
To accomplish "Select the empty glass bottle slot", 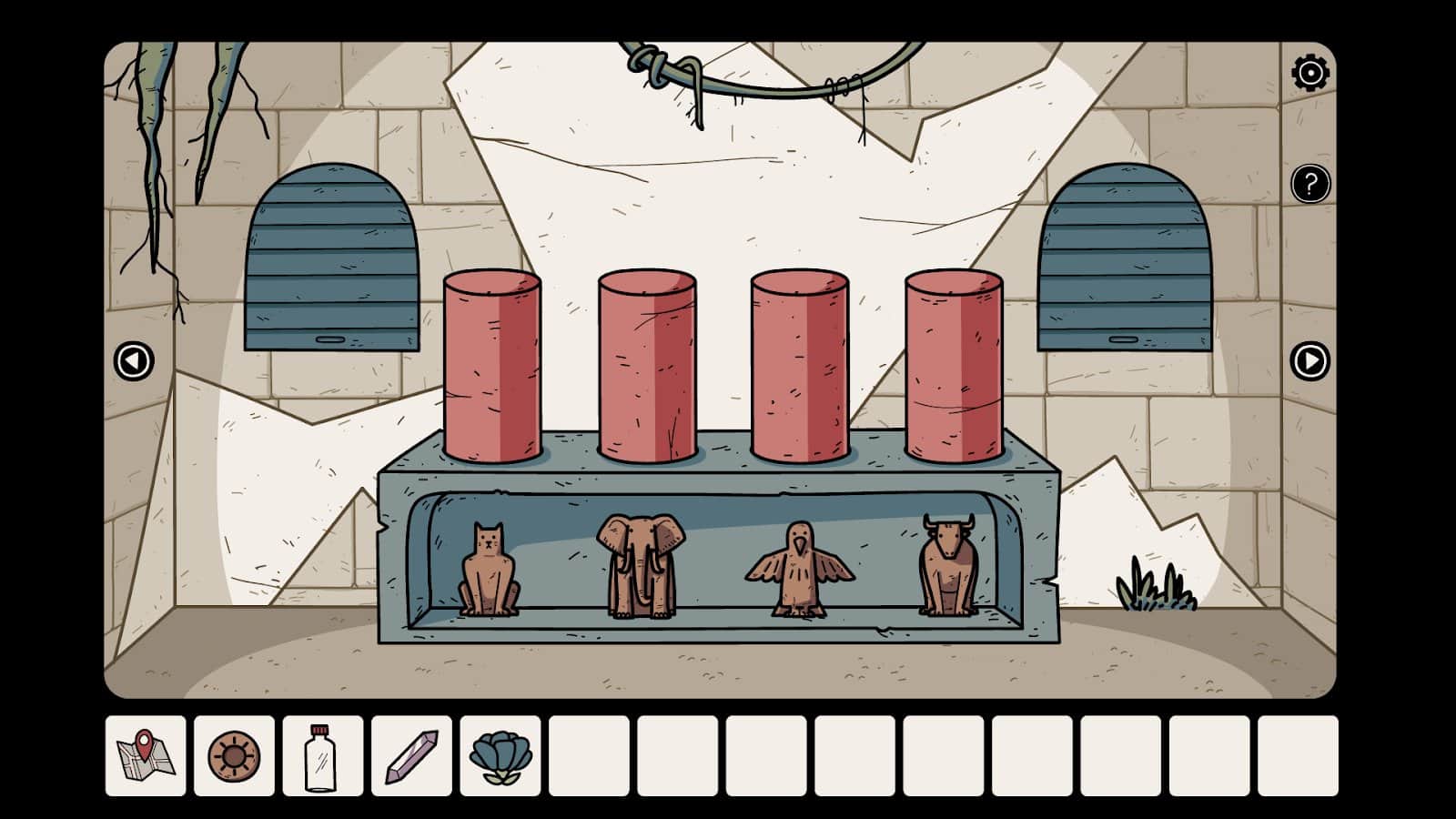I will 322,756.
